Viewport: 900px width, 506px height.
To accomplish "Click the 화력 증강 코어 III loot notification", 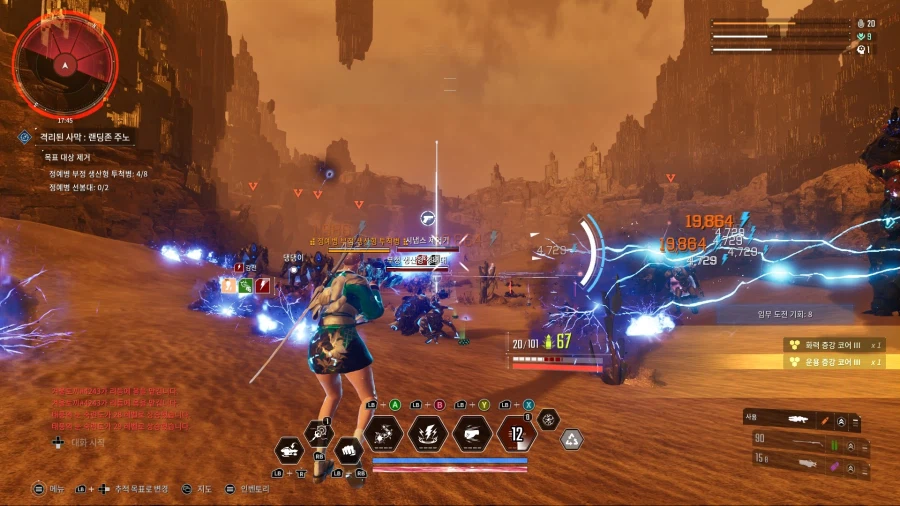I will coord(833,344).
